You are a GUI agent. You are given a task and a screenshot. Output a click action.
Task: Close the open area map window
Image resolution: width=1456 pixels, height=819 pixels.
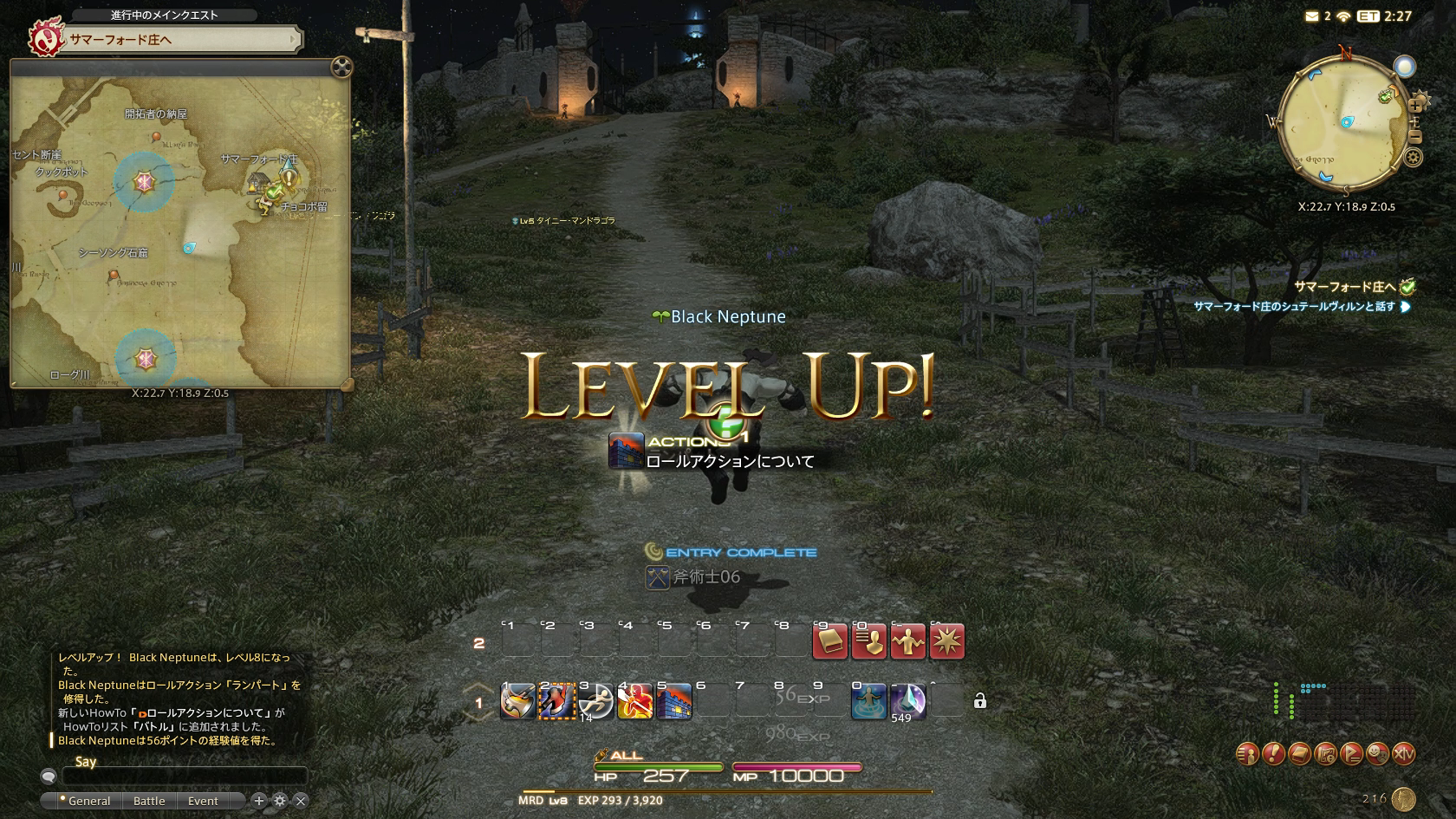(341, 67)
